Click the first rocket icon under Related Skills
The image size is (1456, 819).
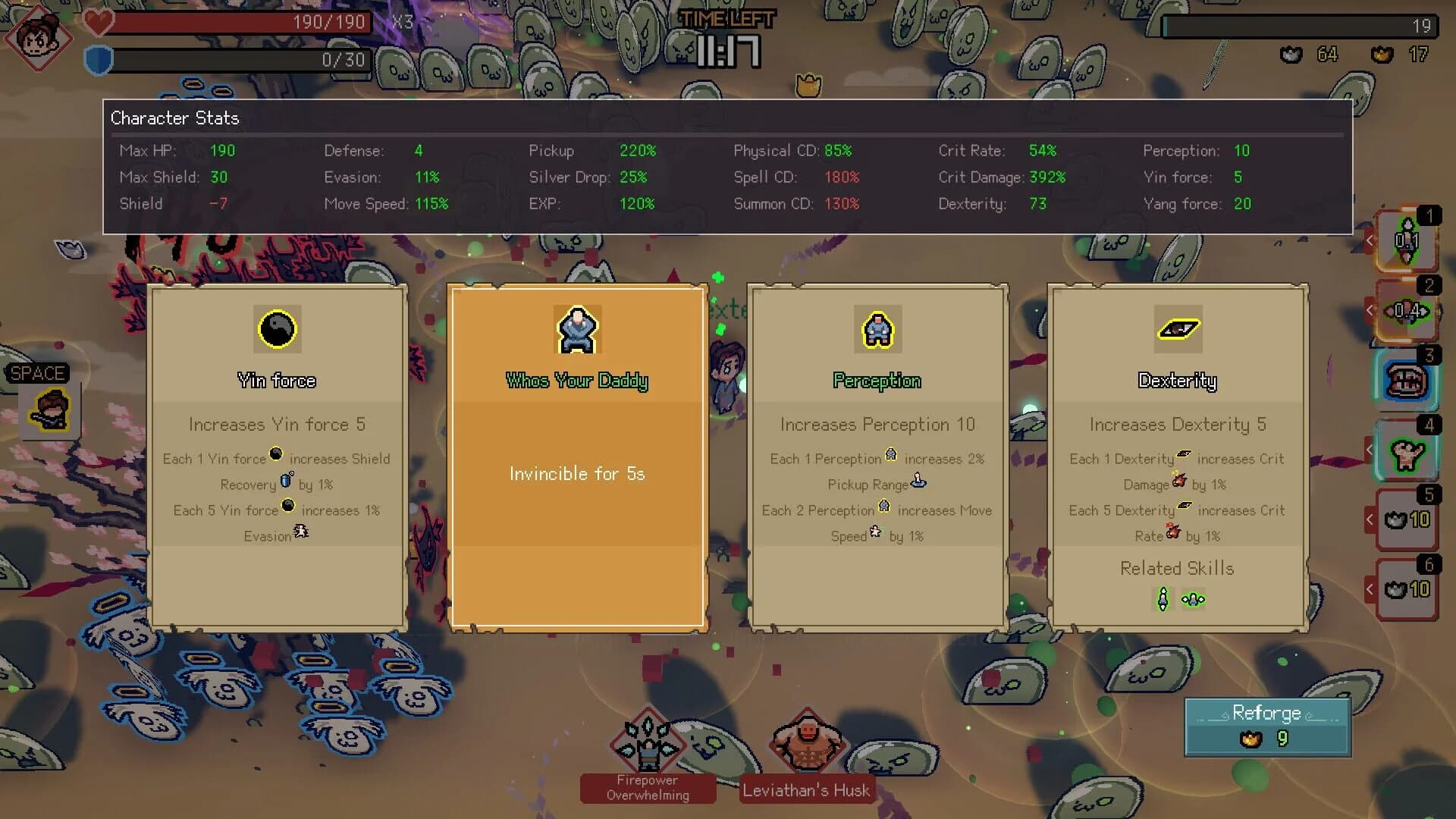(x=1162, y=599)
